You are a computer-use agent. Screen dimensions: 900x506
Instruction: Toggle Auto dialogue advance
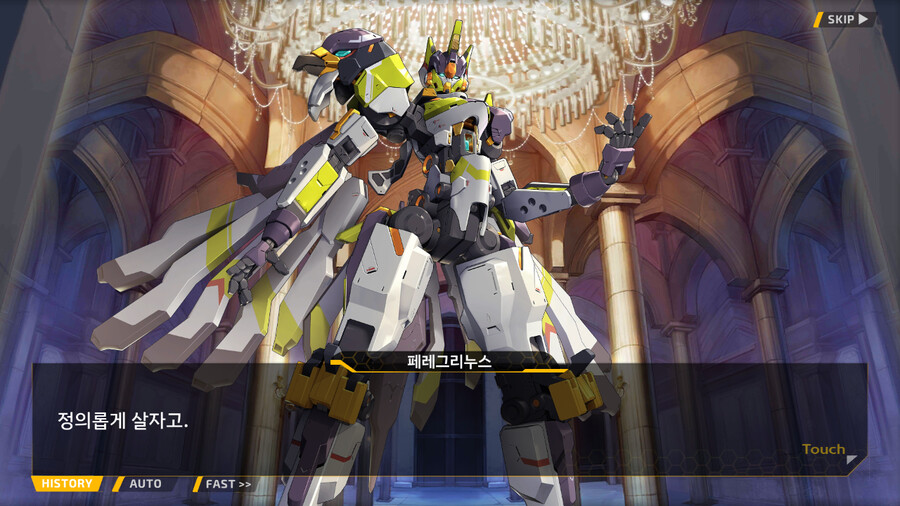tap(145, 484)
